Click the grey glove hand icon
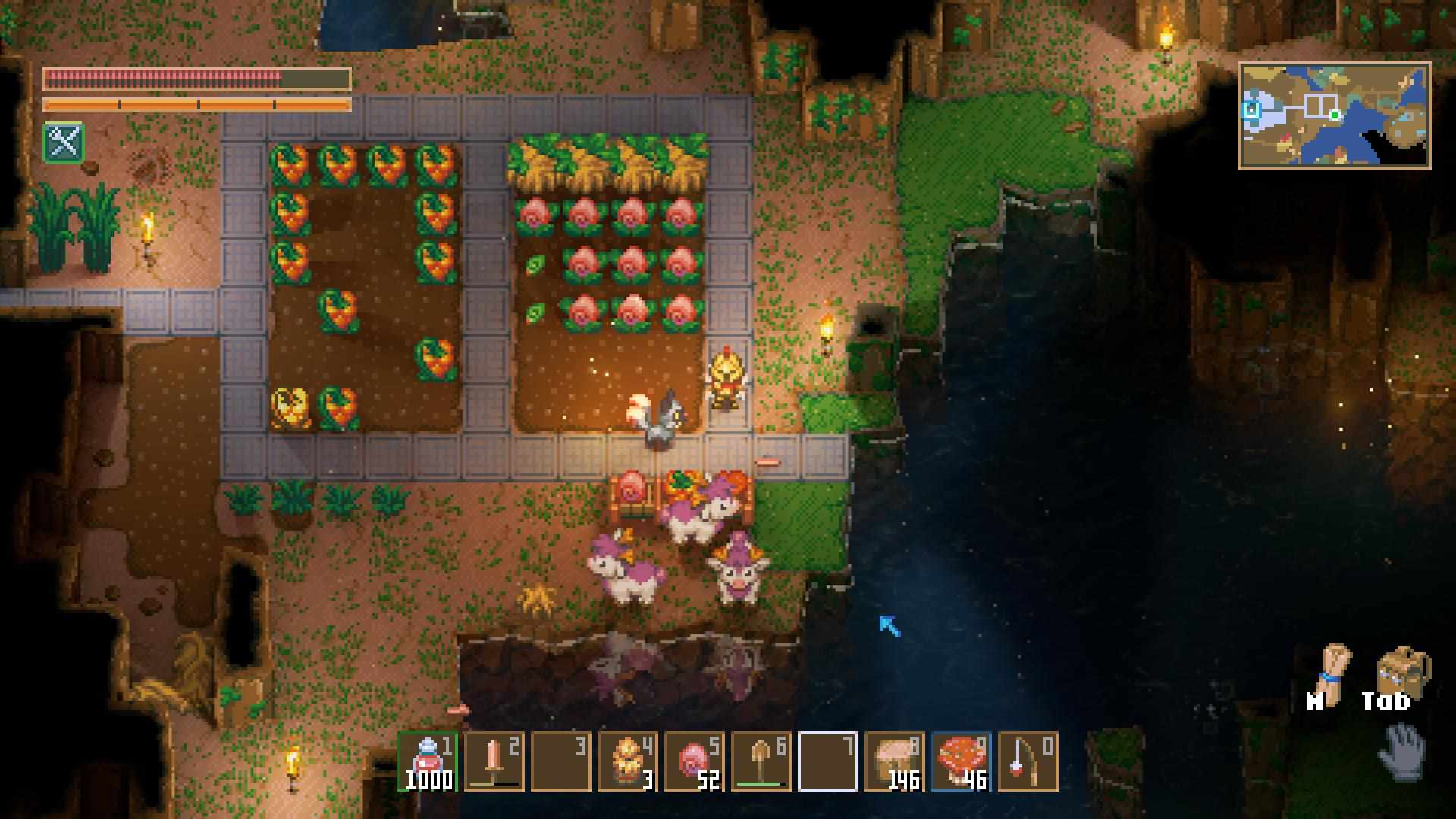 pos(1403,752)
